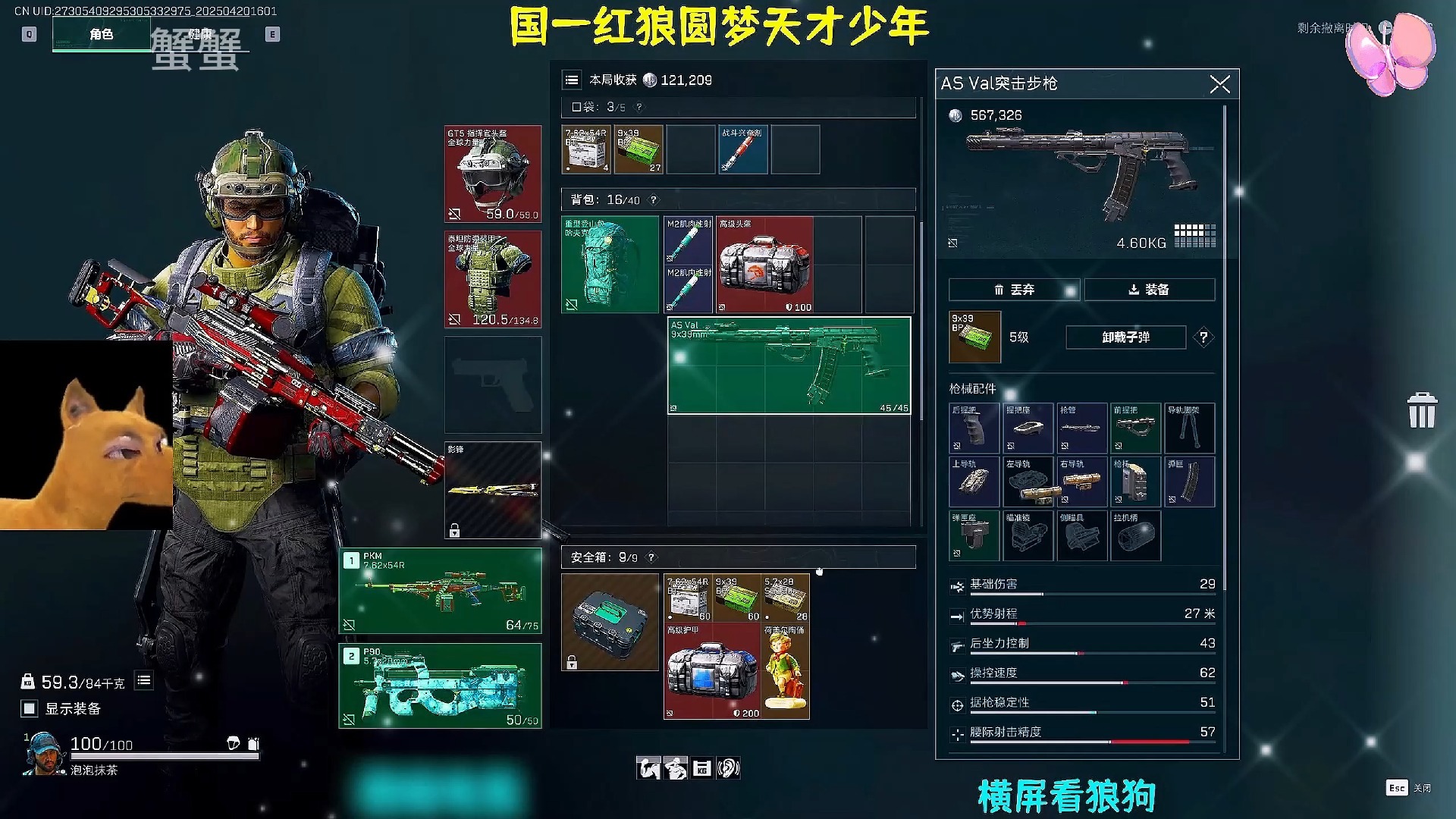Discard the AS Val with 丢弃 button

1014,290
